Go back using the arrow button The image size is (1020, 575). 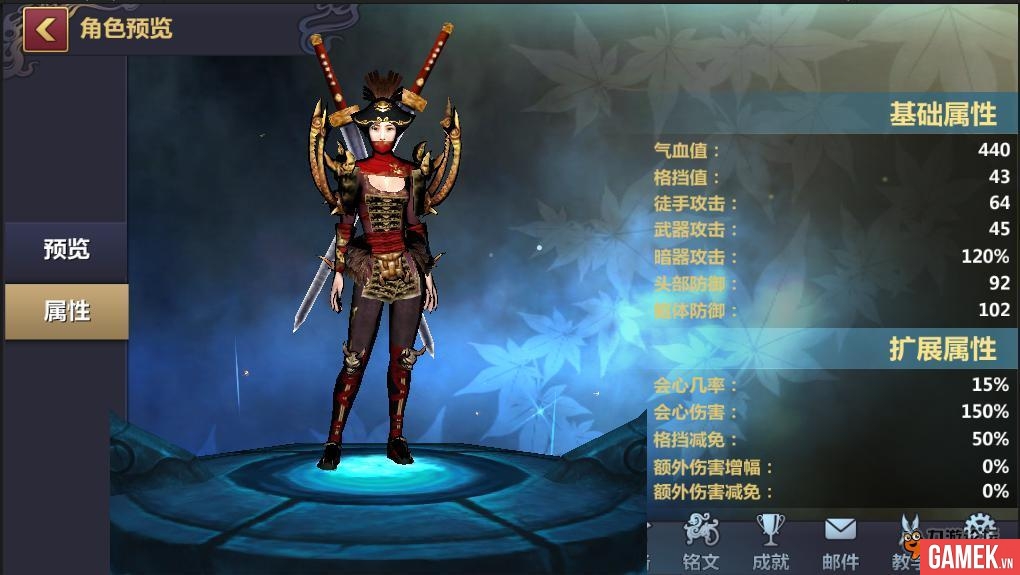tap(44, 29)
